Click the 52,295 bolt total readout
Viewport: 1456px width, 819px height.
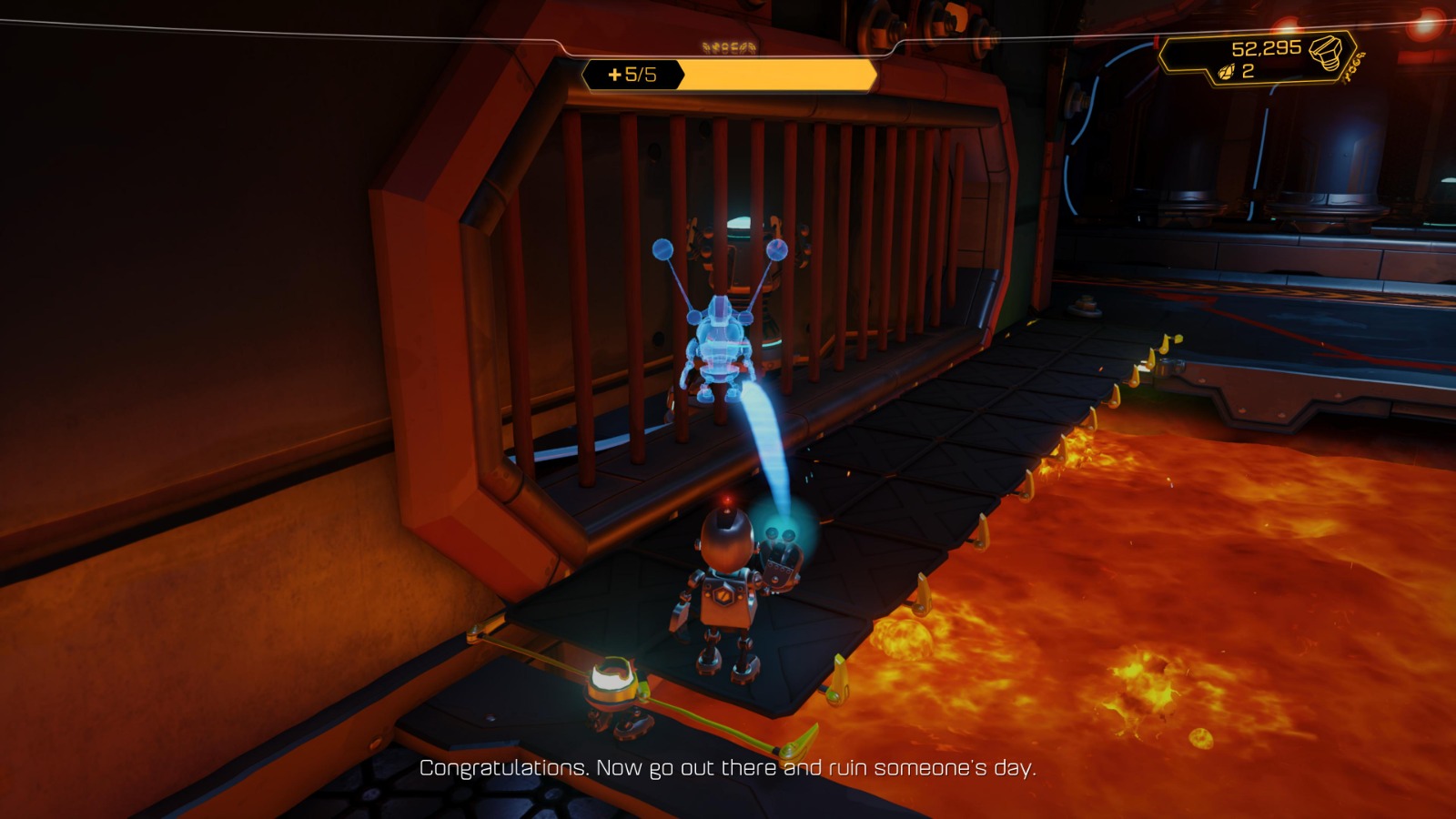(1267, 48)
